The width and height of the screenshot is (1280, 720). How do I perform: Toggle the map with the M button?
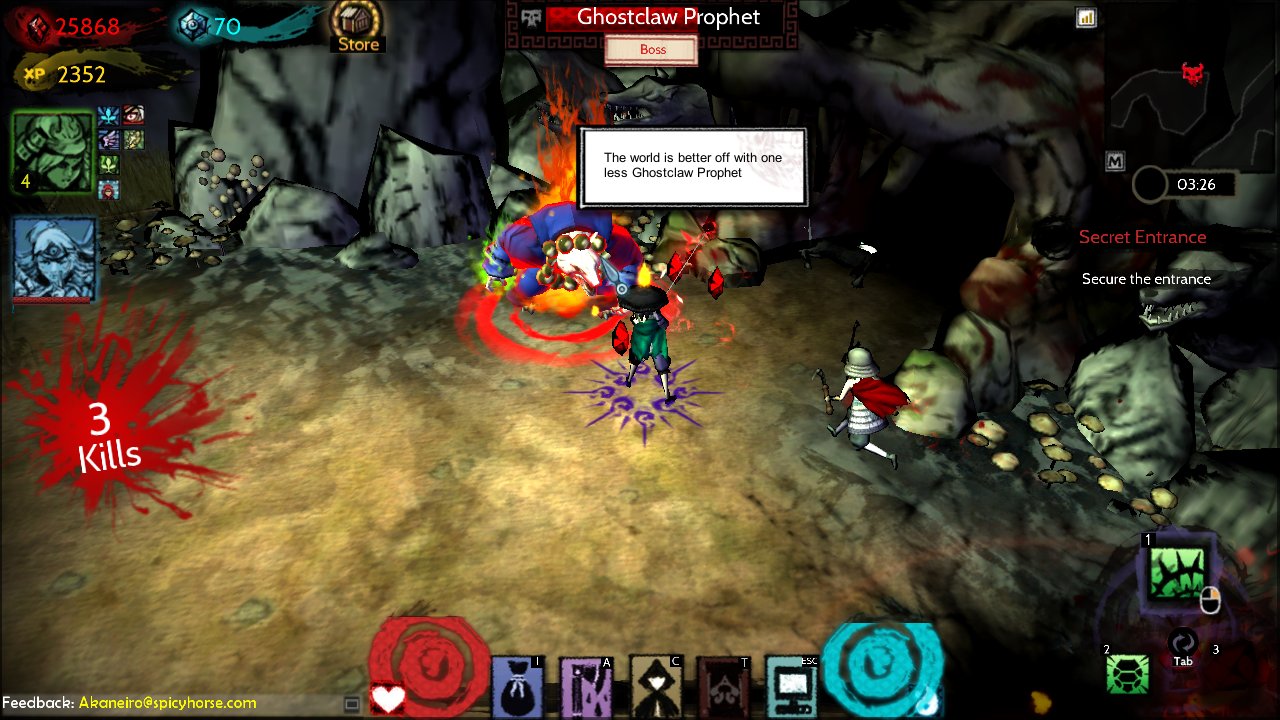1115,161
